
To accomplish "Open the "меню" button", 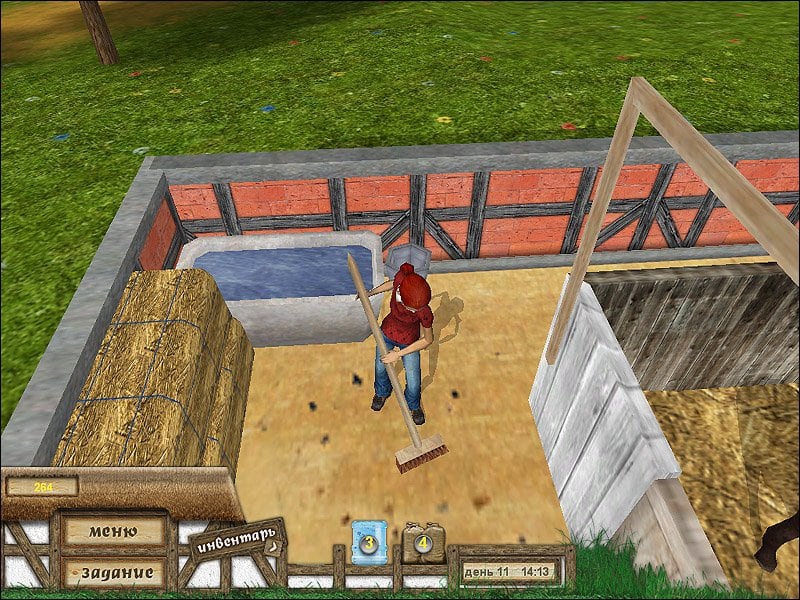I will (113, 530).
